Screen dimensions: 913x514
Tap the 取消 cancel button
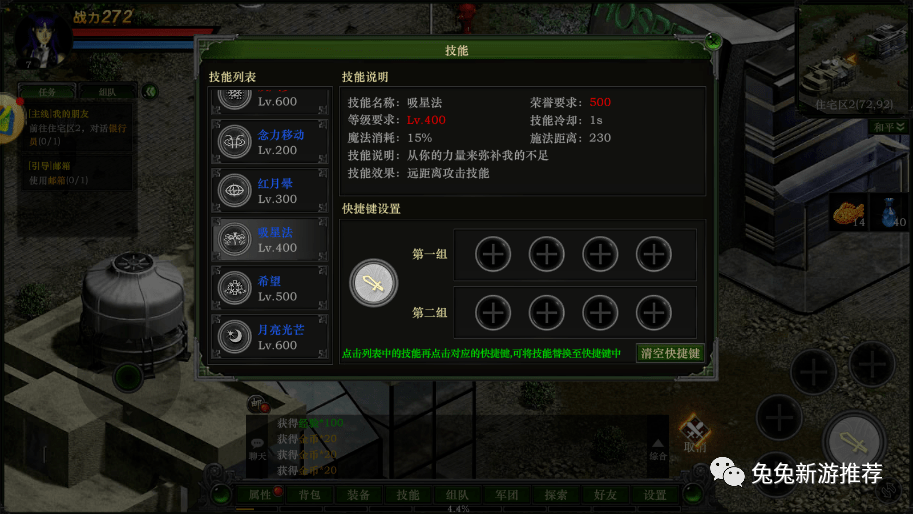click(694, 436)
